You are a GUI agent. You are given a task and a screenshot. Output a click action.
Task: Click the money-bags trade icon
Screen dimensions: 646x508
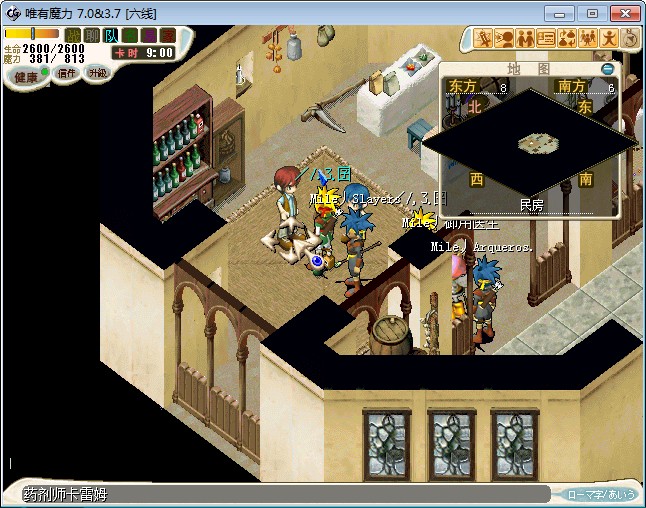click(x=567, y=39)
